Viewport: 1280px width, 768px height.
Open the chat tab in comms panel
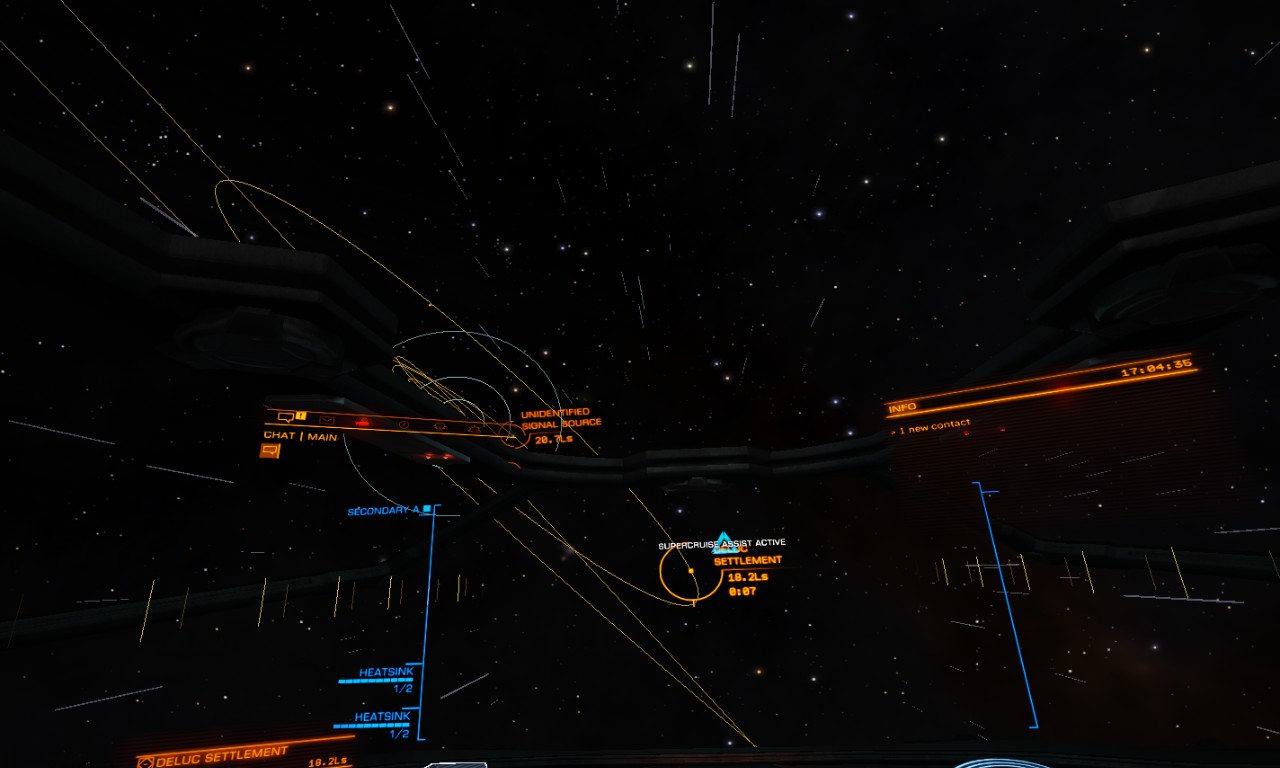(286, 416)
